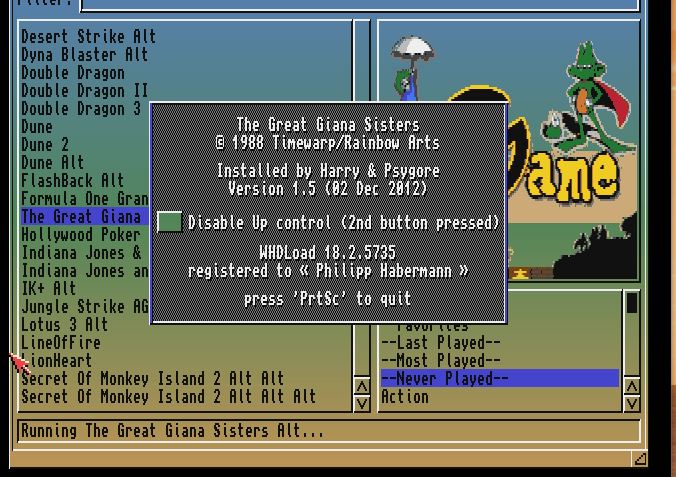Select the FlashBack Alt game entry
The image size is (676, 477).
[72, 181]
